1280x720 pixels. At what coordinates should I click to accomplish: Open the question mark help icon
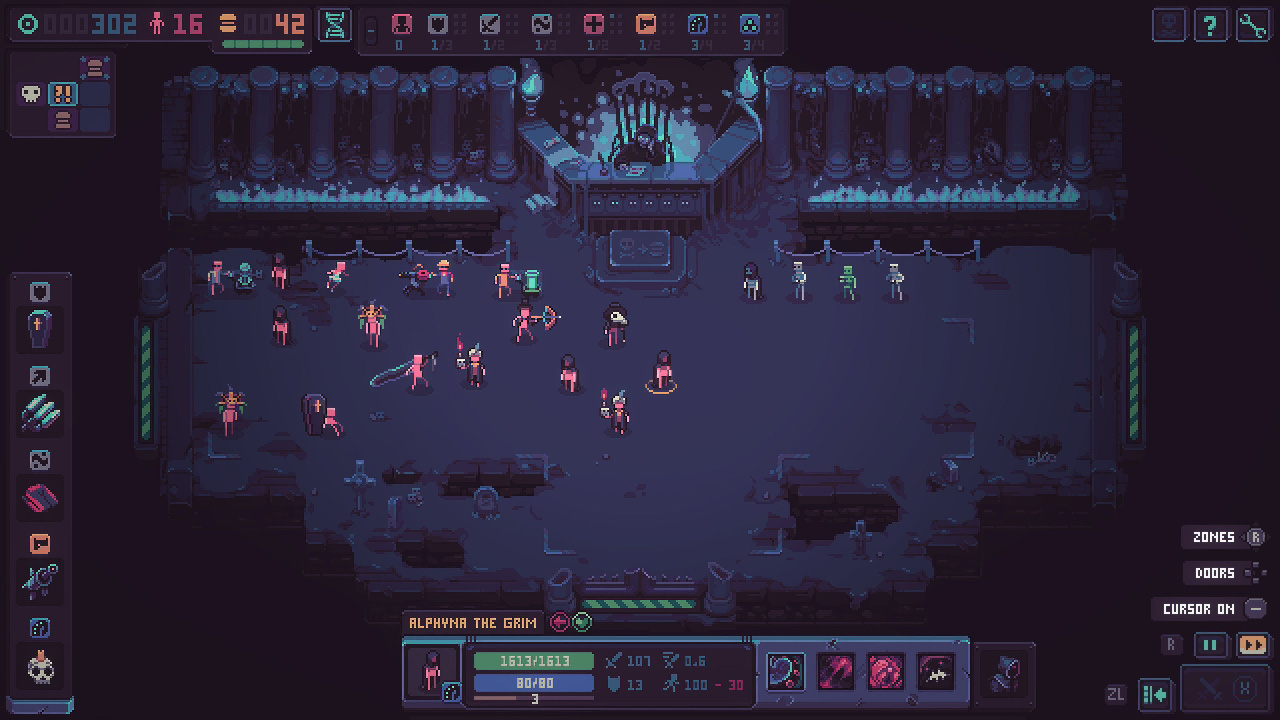1211,25
